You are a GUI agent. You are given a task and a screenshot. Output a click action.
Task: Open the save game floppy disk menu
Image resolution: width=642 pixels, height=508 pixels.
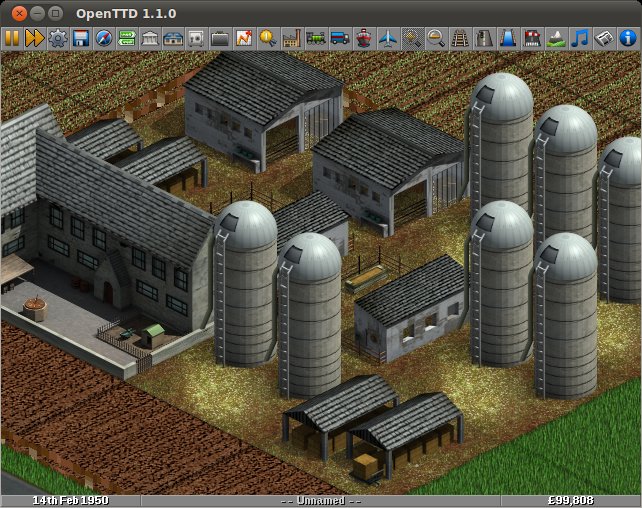point(80,38)
